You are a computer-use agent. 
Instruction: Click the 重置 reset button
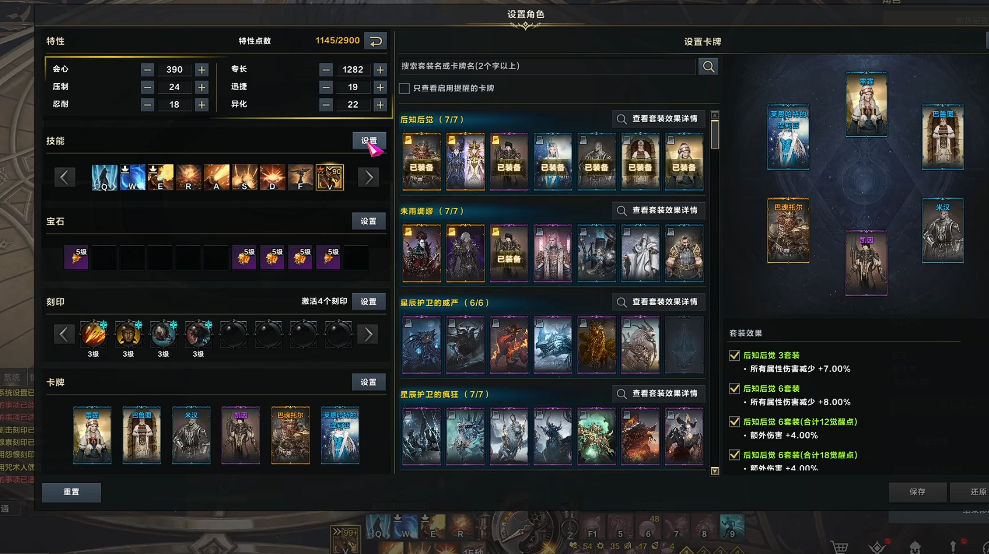tap(71, 492)
